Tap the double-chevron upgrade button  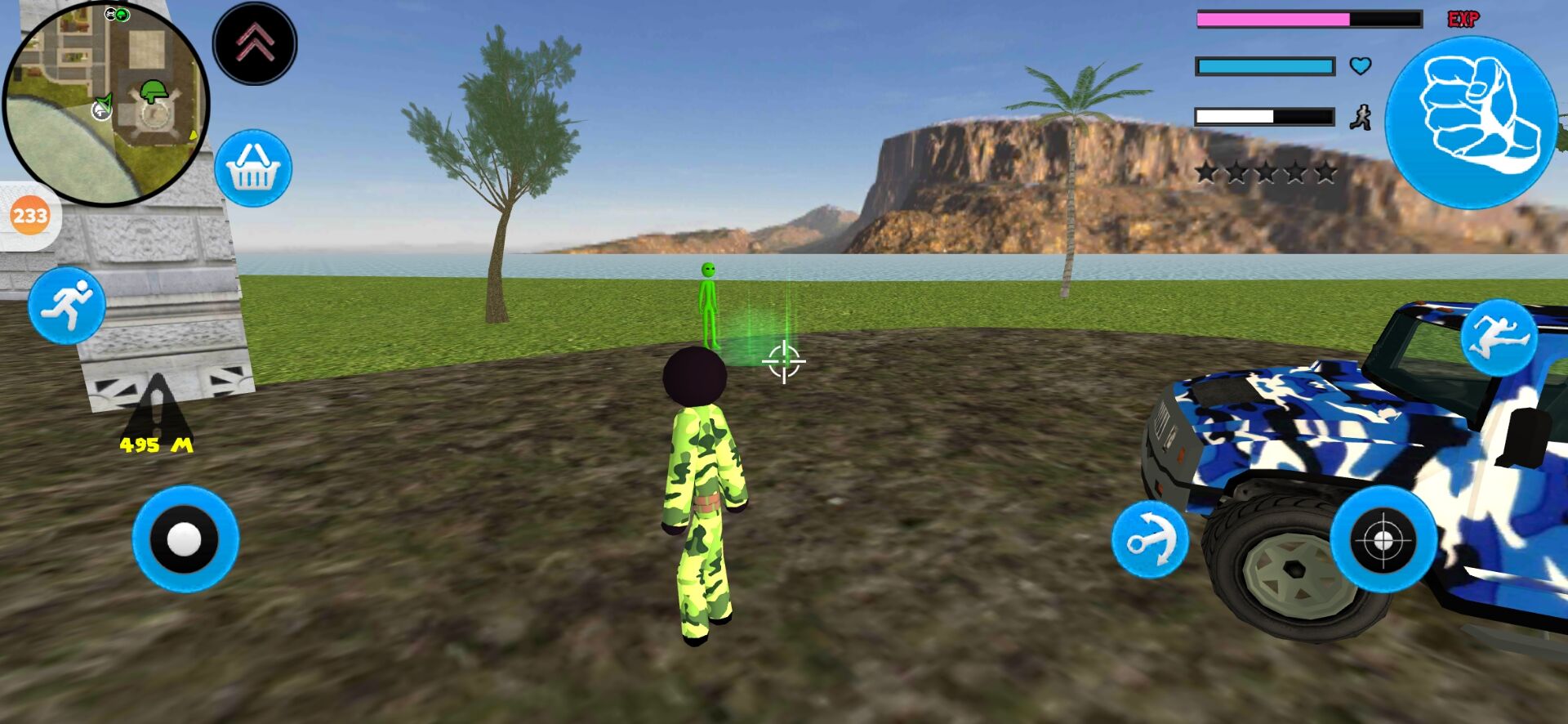[255, 43]
